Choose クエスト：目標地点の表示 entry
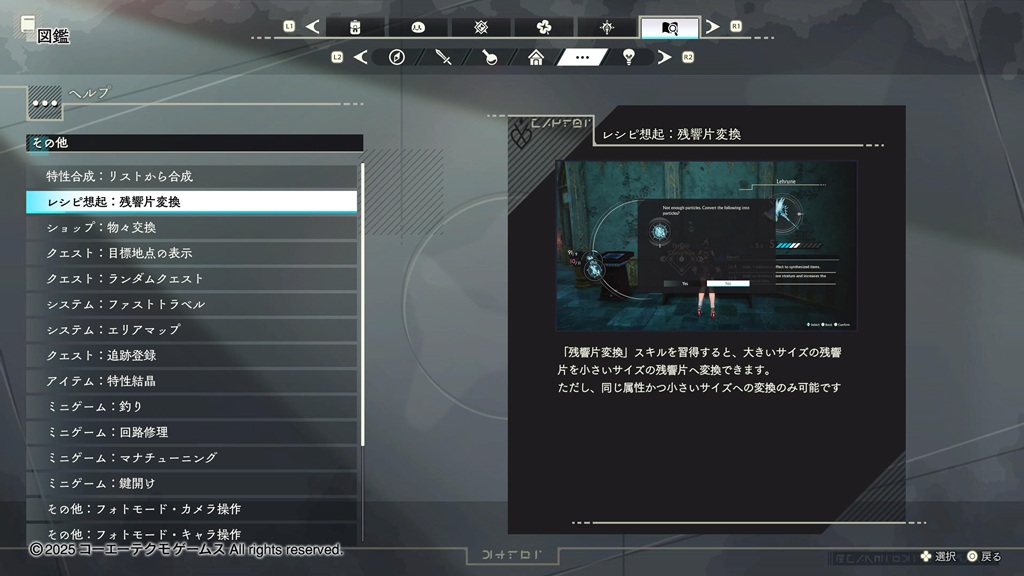Image resolution: width=1024 pixels, height=576 pixels. [x=190, y=253]
